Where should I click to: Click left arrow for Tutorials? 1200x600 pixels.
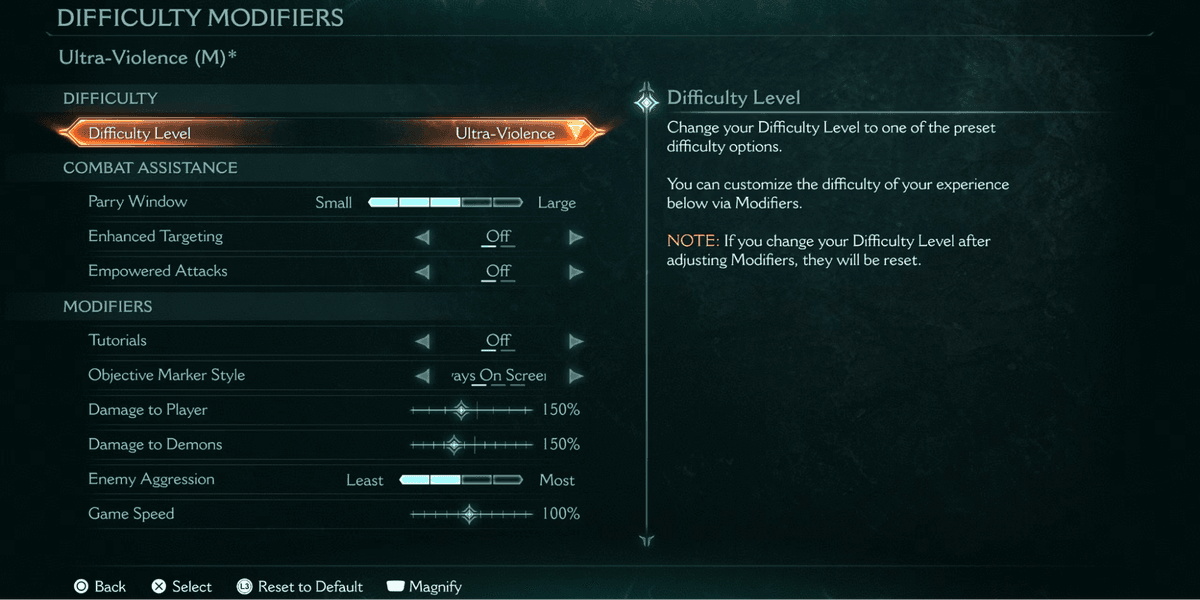pos(422,341)
